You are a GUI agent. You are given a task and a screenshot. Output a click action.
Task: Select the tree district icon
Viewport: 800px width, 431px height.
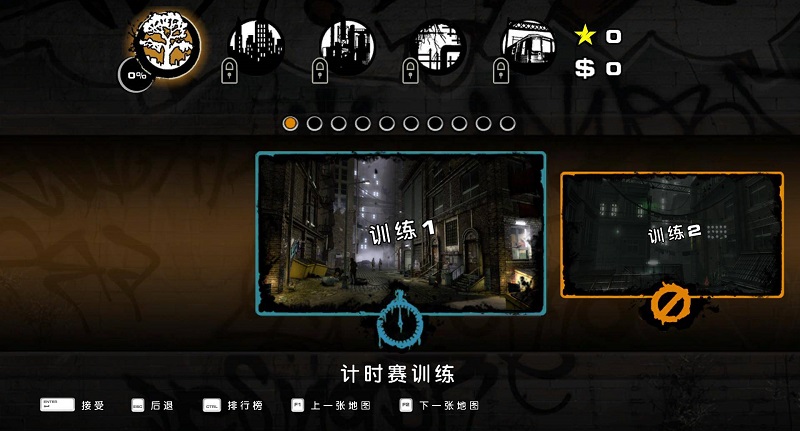[x=168, y=43]
